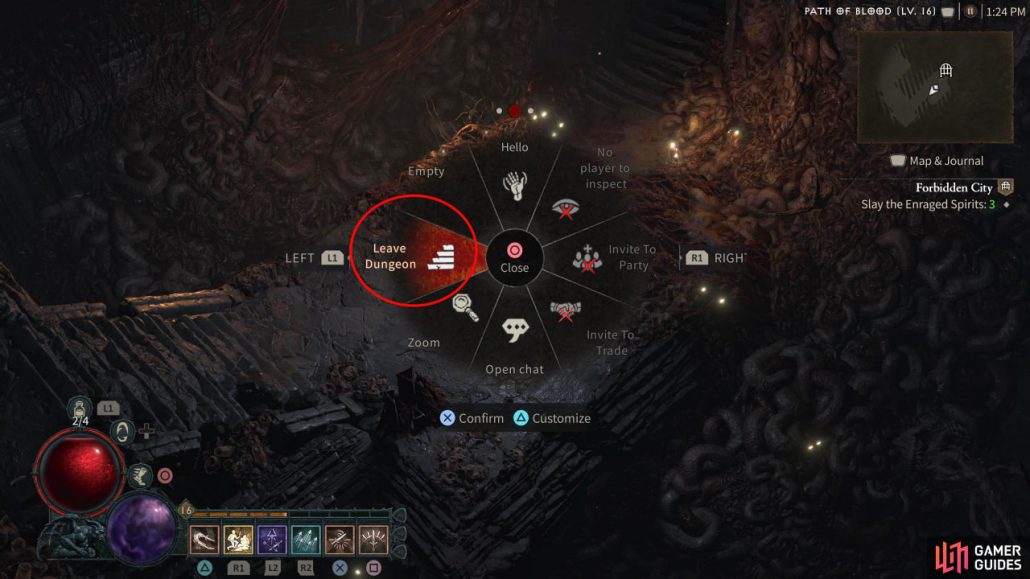The height and width of the screenshot is (579, 1030).
Task: Choose Invite To Party option
Action: [x=585, y=258]
